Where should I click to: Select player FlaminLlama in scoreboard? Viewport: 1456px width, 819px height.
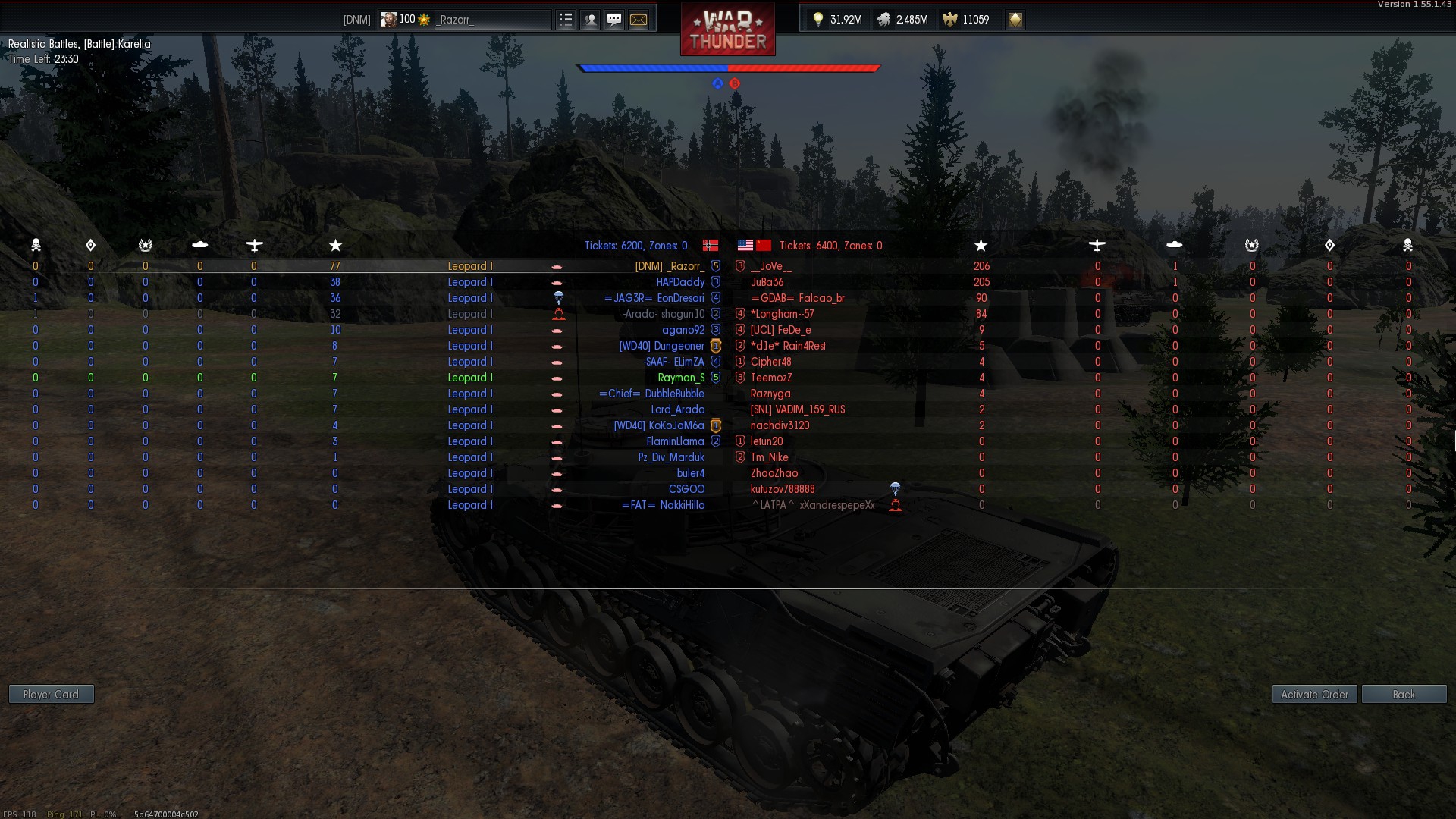[675, 441]
